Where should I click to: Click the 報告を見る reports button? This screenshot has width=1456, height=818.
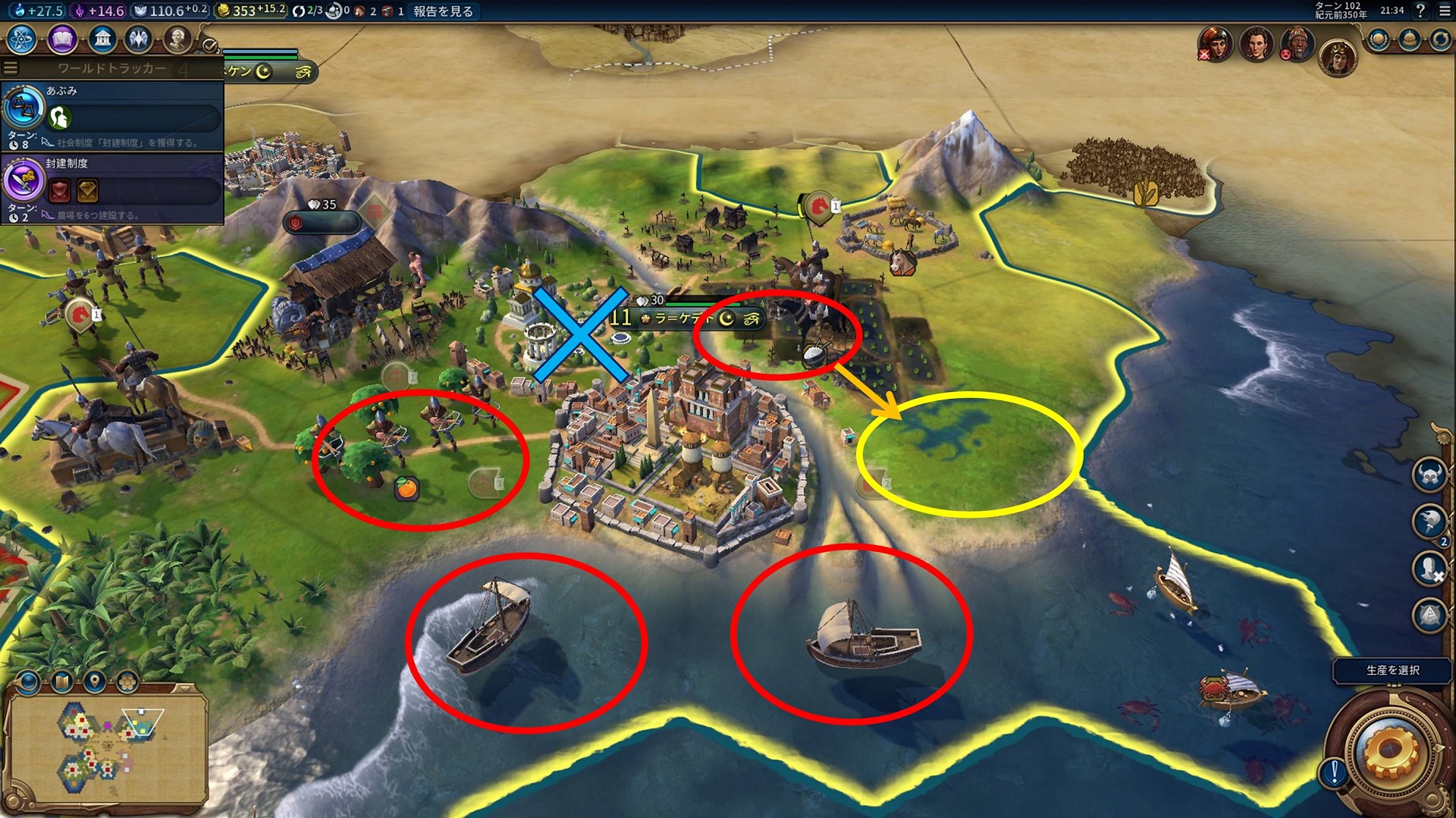(x=443, y=11)
